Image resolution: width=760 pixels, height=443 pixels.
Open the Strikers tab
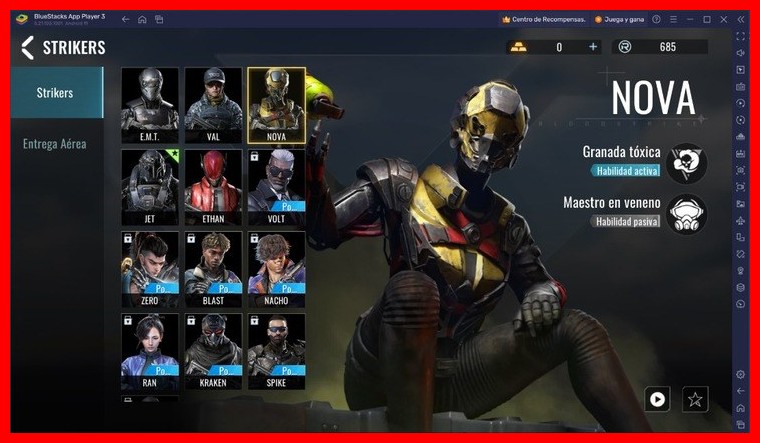(55, 94)
